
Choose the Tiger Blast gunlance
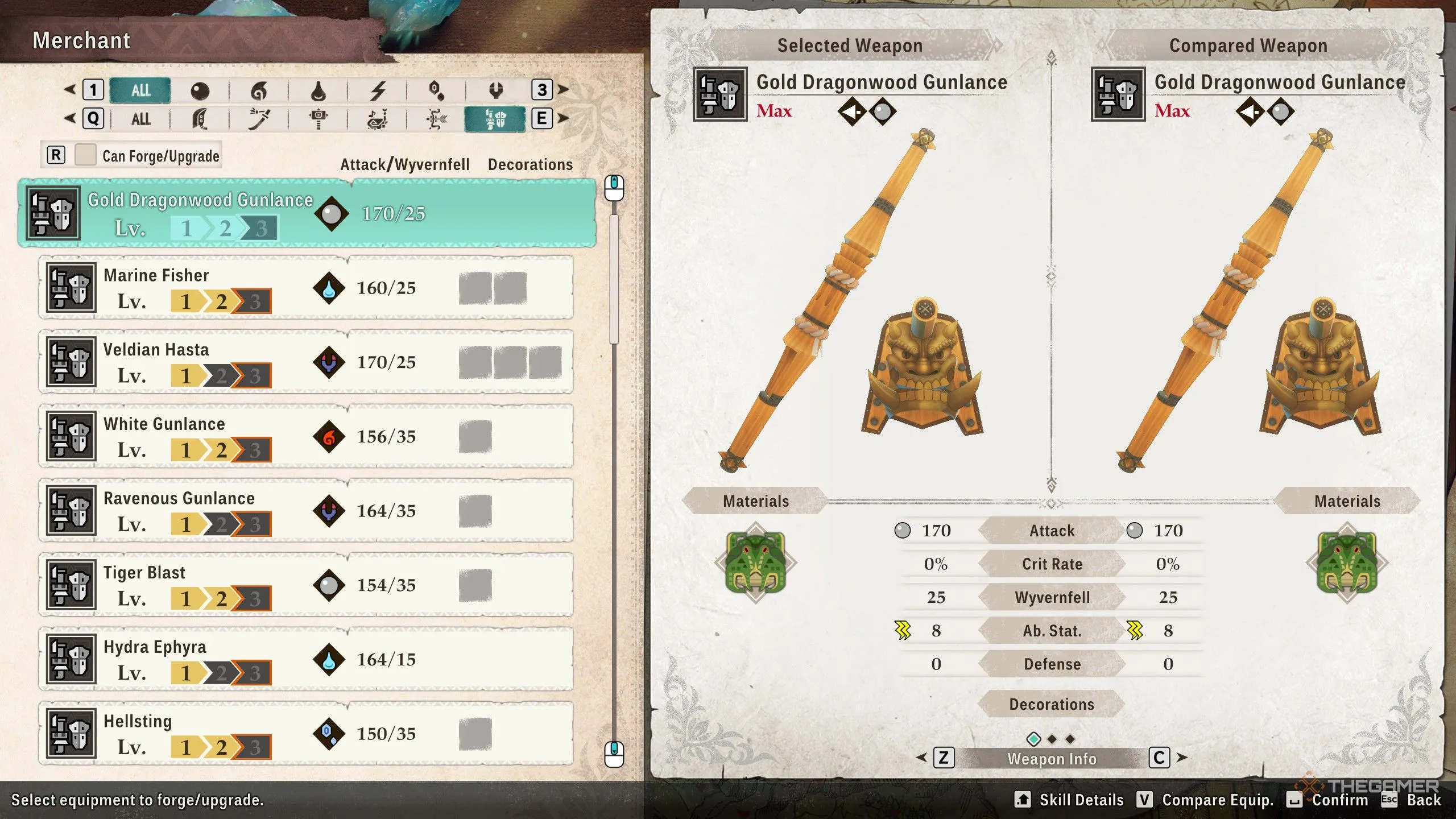[306, 585]
